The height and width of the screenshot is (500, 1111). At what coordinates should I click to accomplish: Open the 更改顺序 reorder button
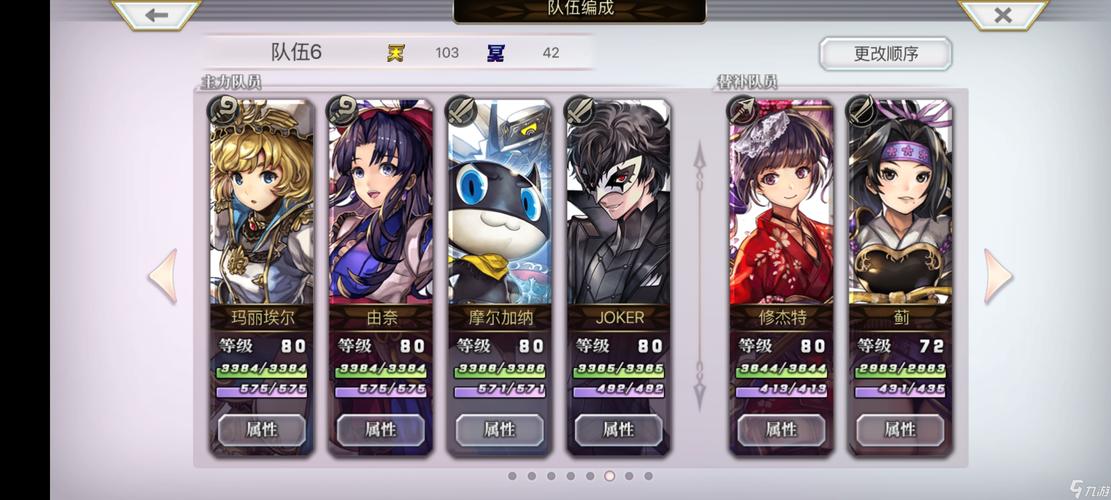point(885,54)
